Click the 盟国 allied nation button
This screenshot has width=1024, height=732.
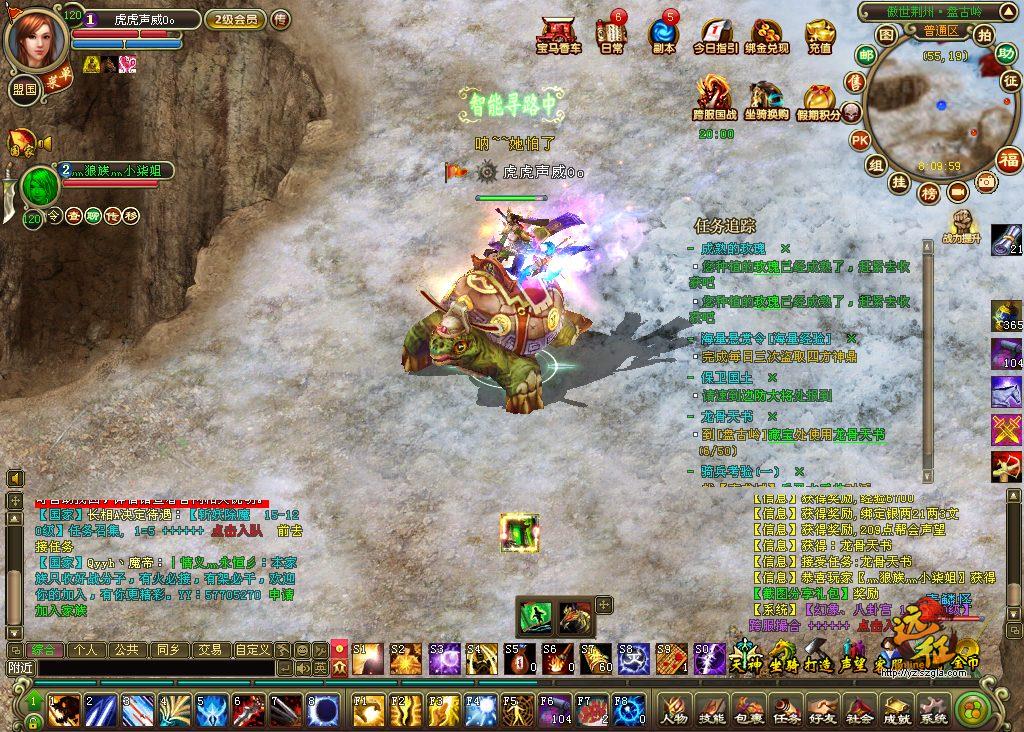click(24, 88)
